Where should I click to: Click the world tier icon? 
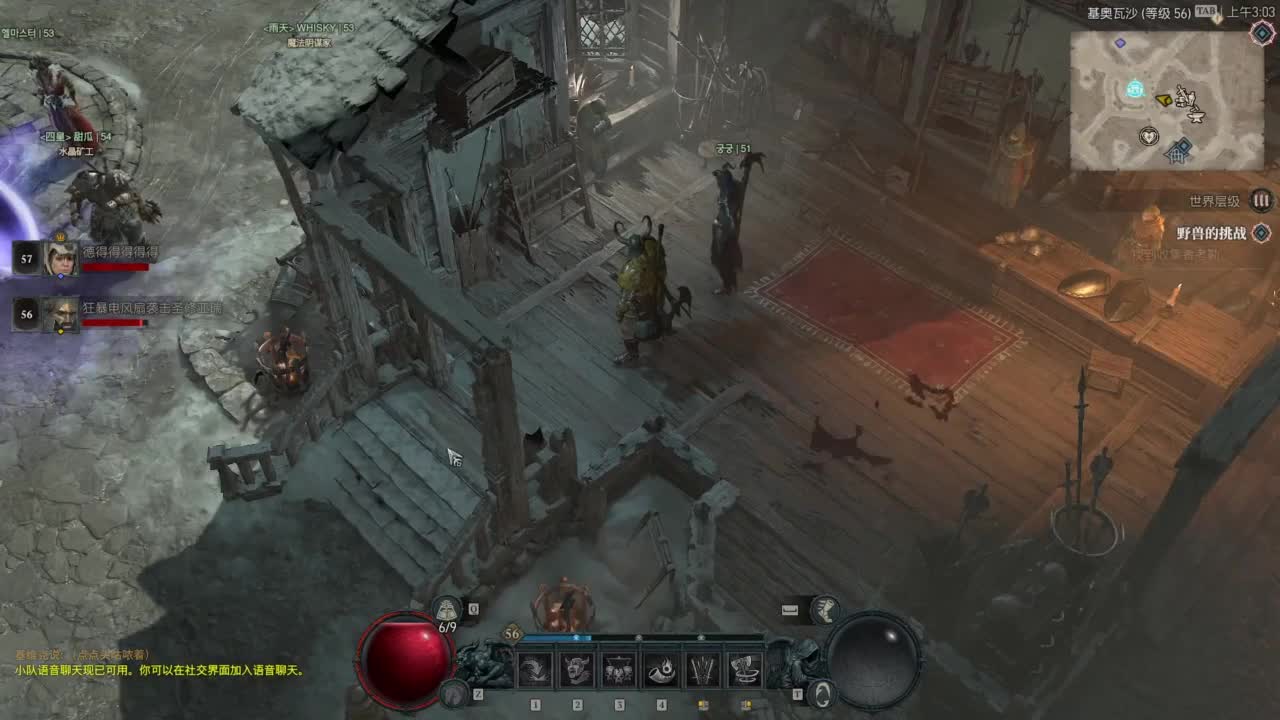coord(1262,201)
